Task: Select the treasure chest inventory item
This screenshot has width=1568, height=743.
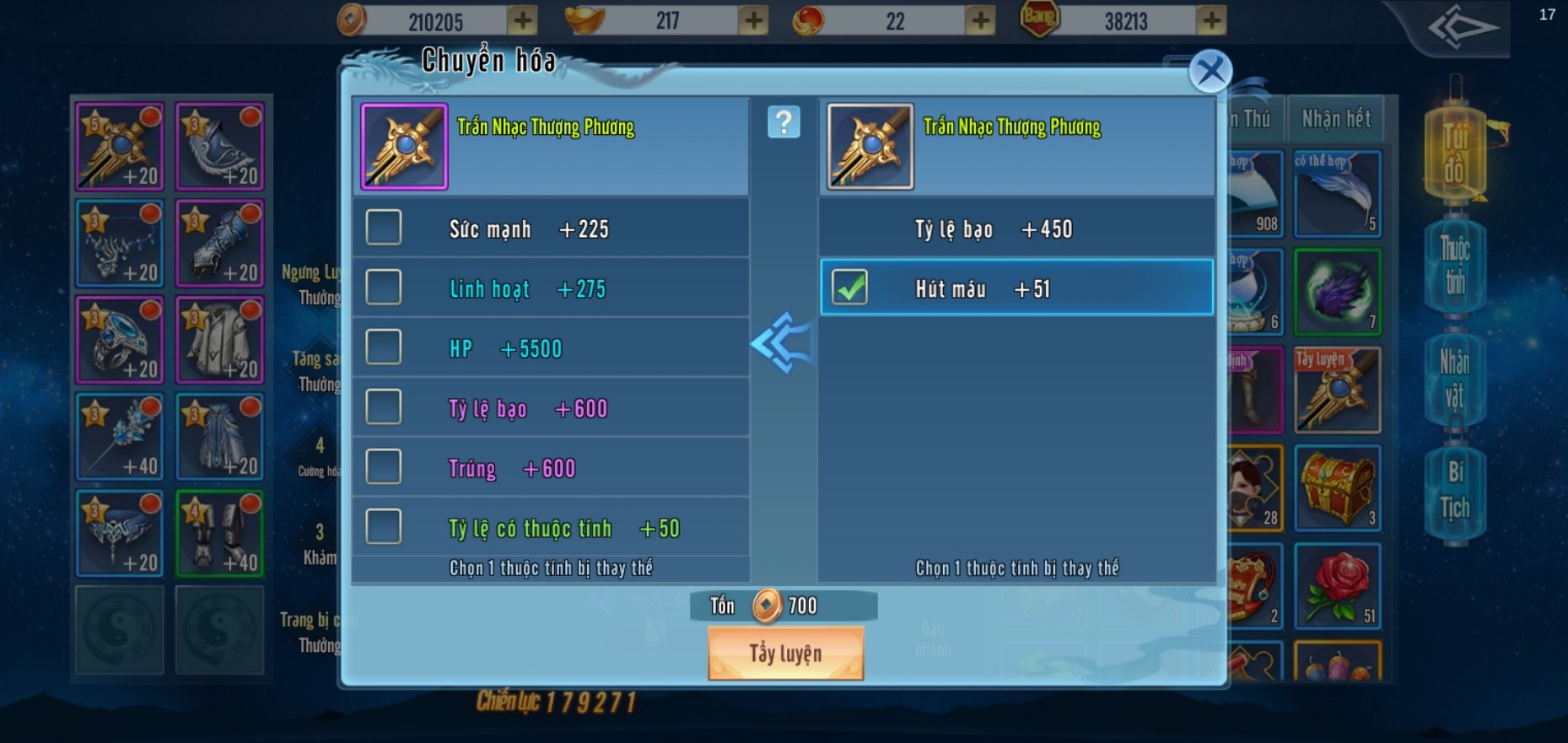Action: (x=1337, y=487)
